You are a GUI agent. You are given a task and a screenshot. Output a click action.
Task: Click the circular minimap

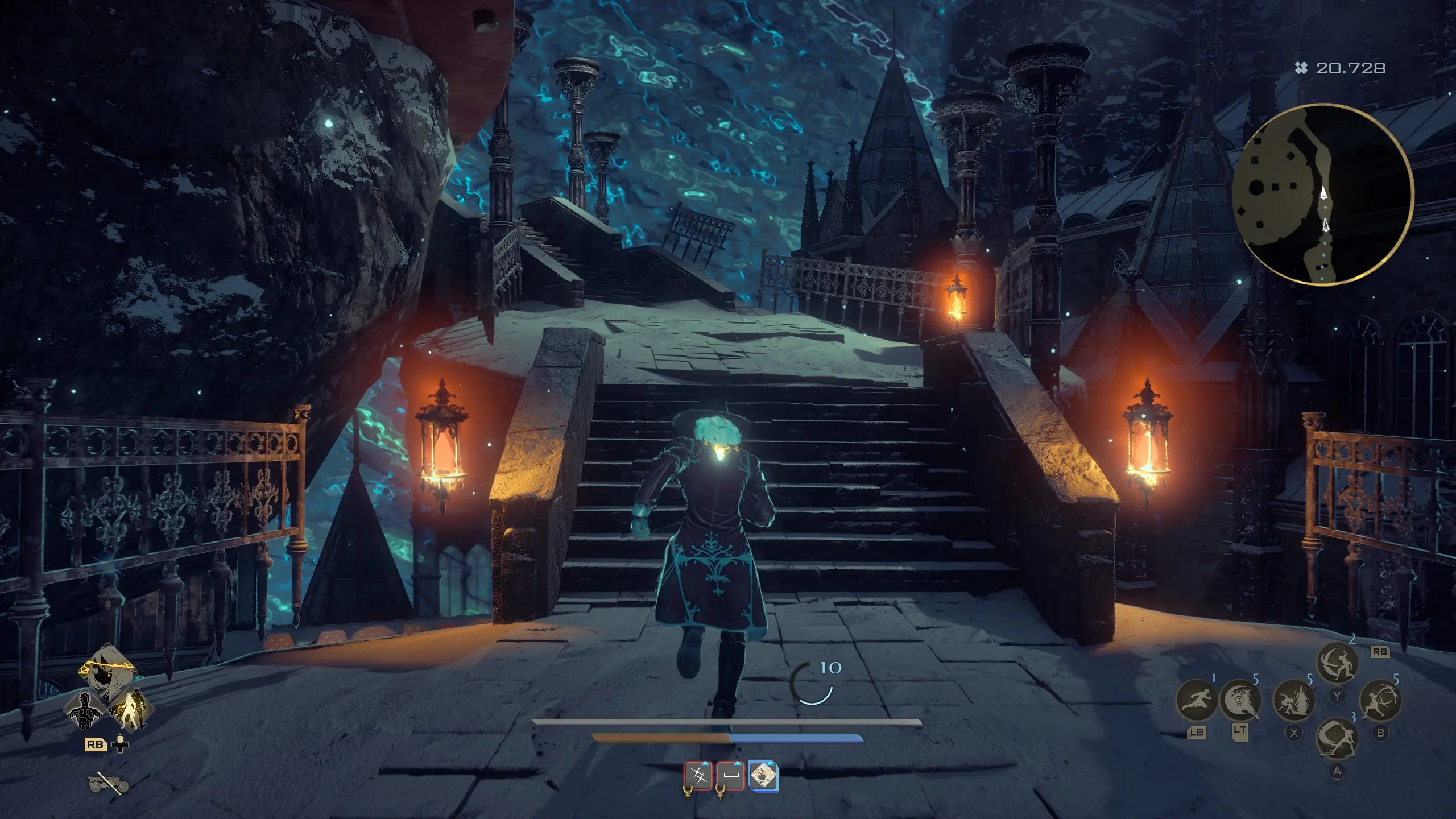point(1322,195)
